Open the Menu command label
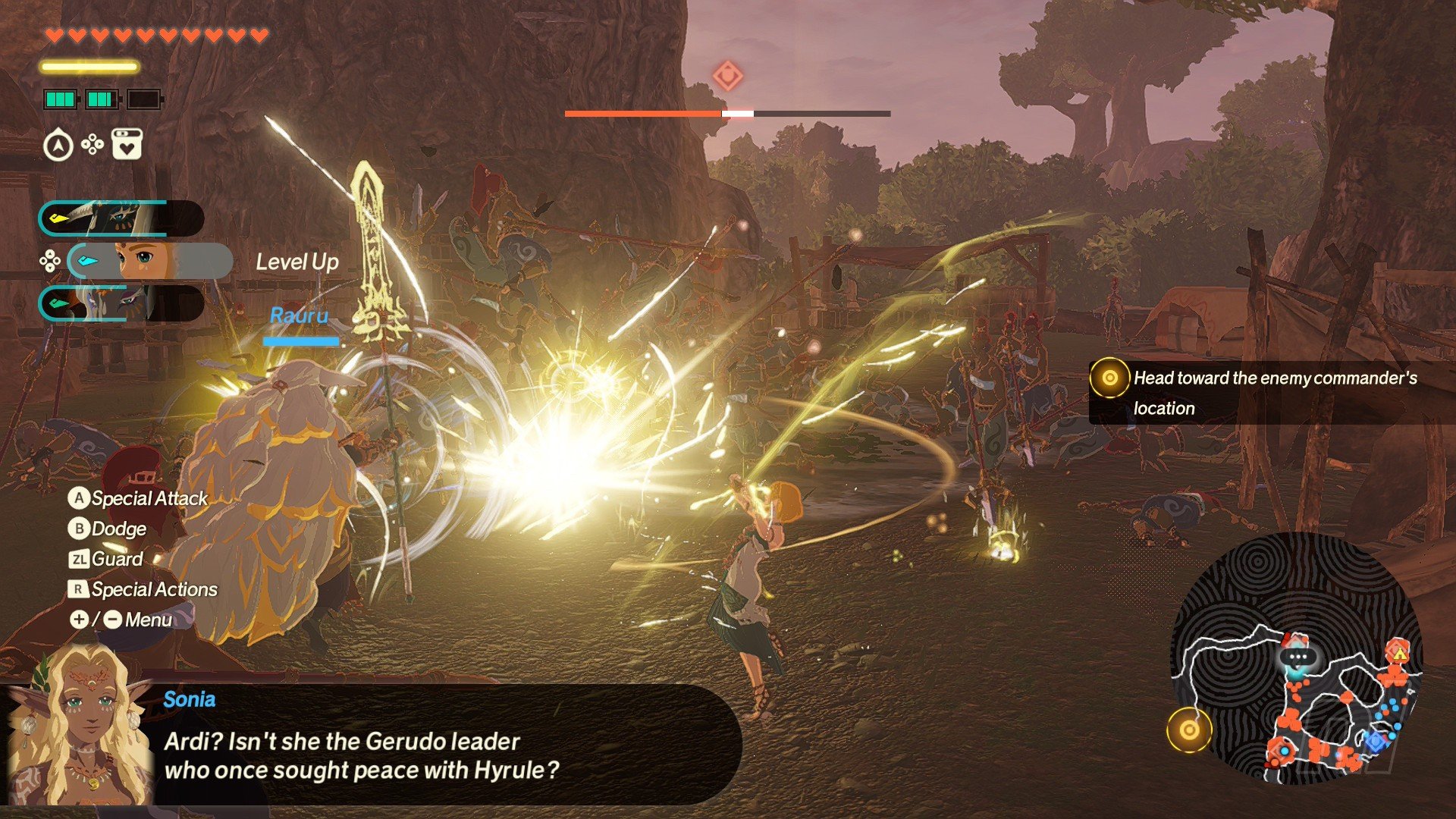Viewport: 1456px width, 819px height. [121, 620]
